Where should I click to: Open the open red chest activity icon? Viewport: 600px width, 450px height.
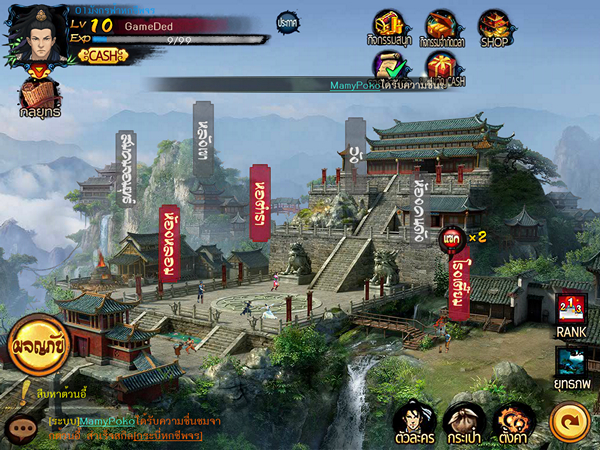coord(439,24)
